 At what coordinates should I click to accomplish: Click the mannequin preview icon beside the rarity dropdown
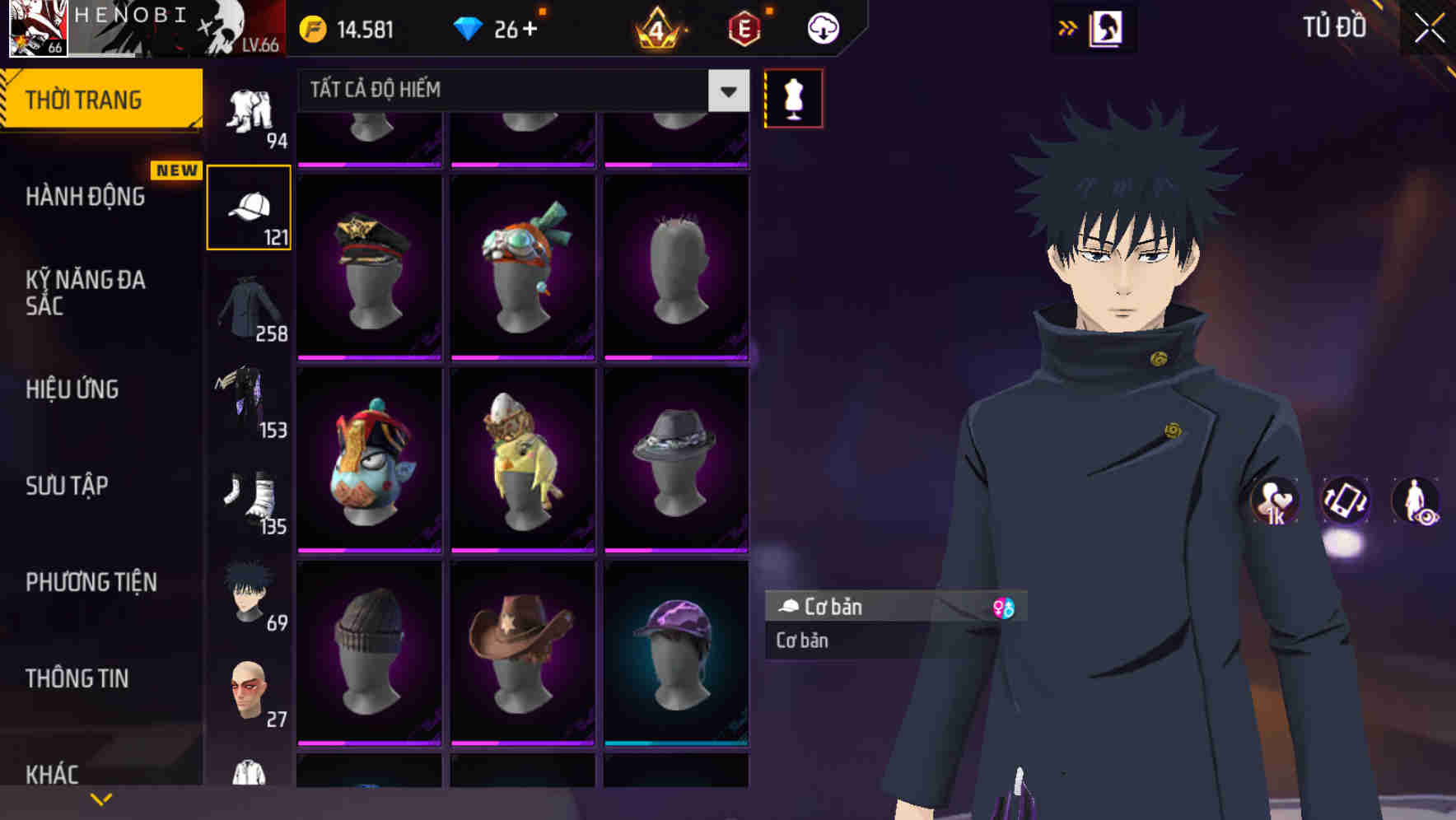(x=793, y=97)
